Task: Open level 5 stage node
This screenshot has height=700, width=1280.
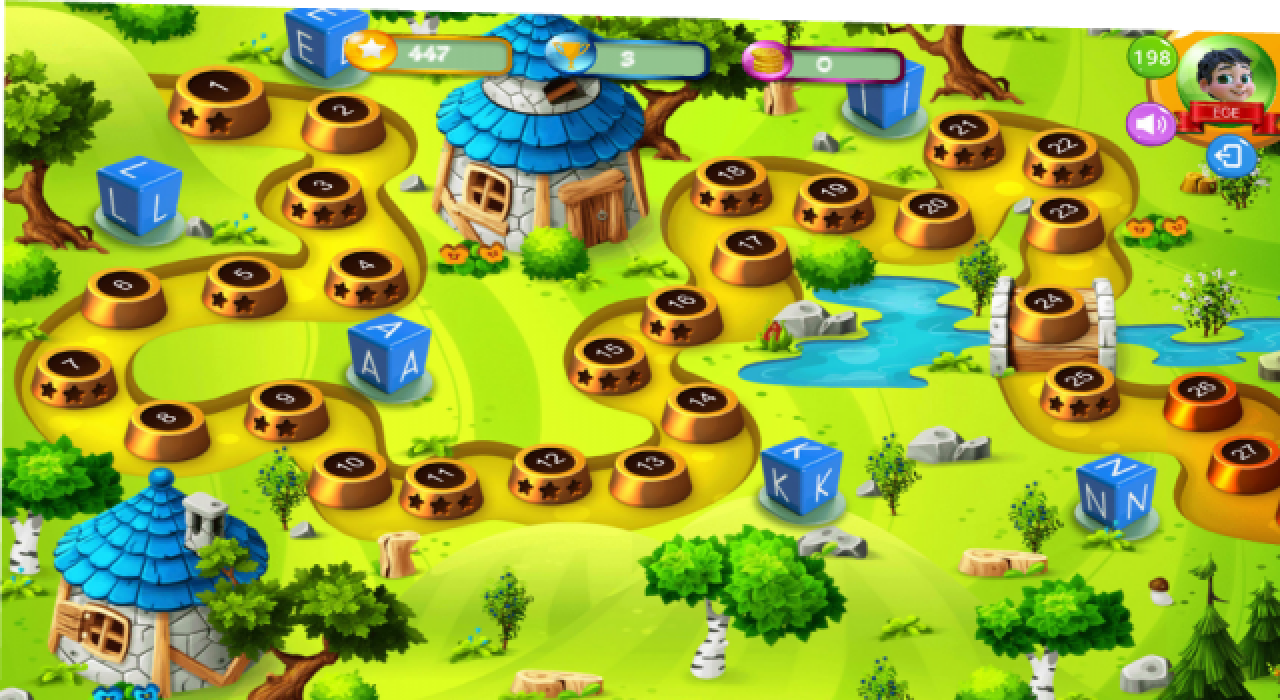Action: pyautogui.click(x=244, y=283)
